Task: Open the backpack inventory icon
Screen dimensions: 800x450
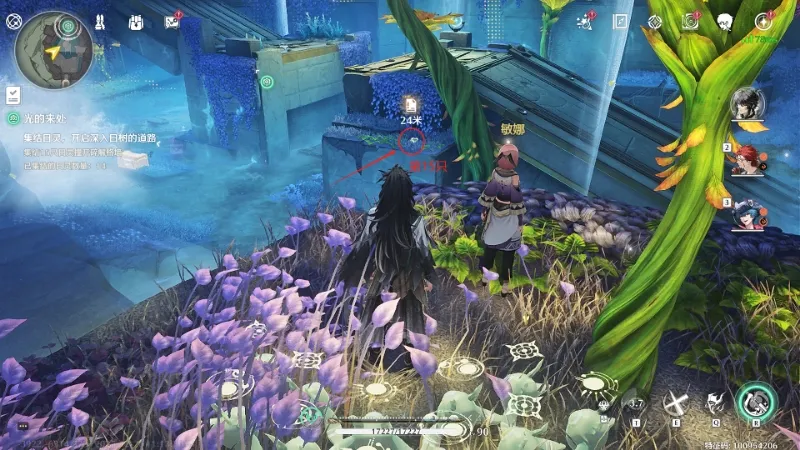Action: pyautogui.click(x=136, y=22)
